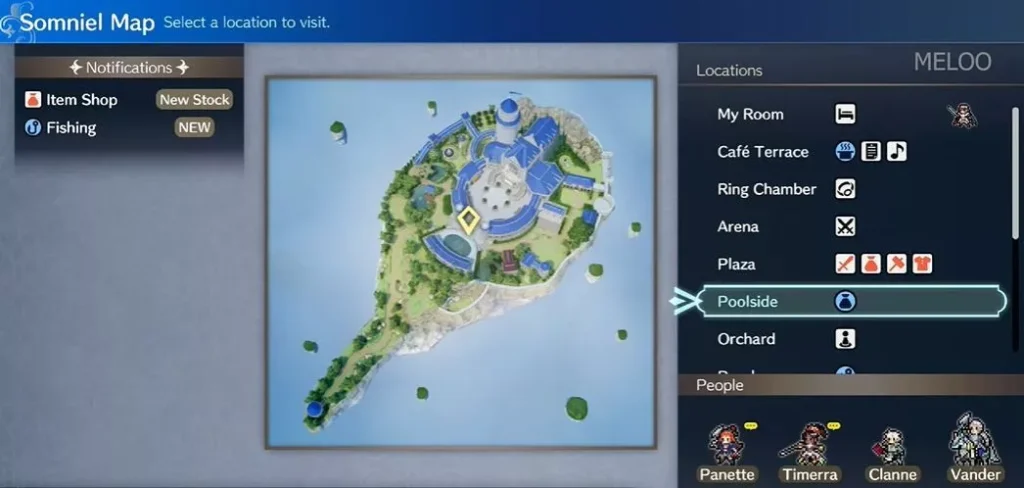
Task: Select My Room from the locations list
Action: (750, 115)
